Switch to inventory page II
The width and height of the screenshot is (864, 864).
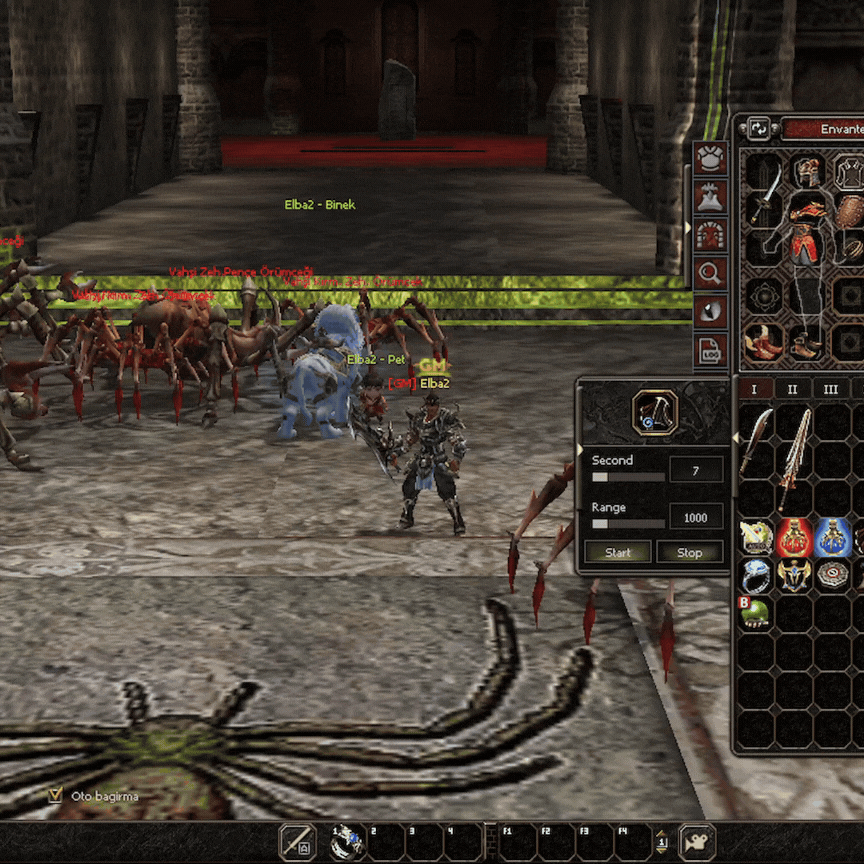792,389
